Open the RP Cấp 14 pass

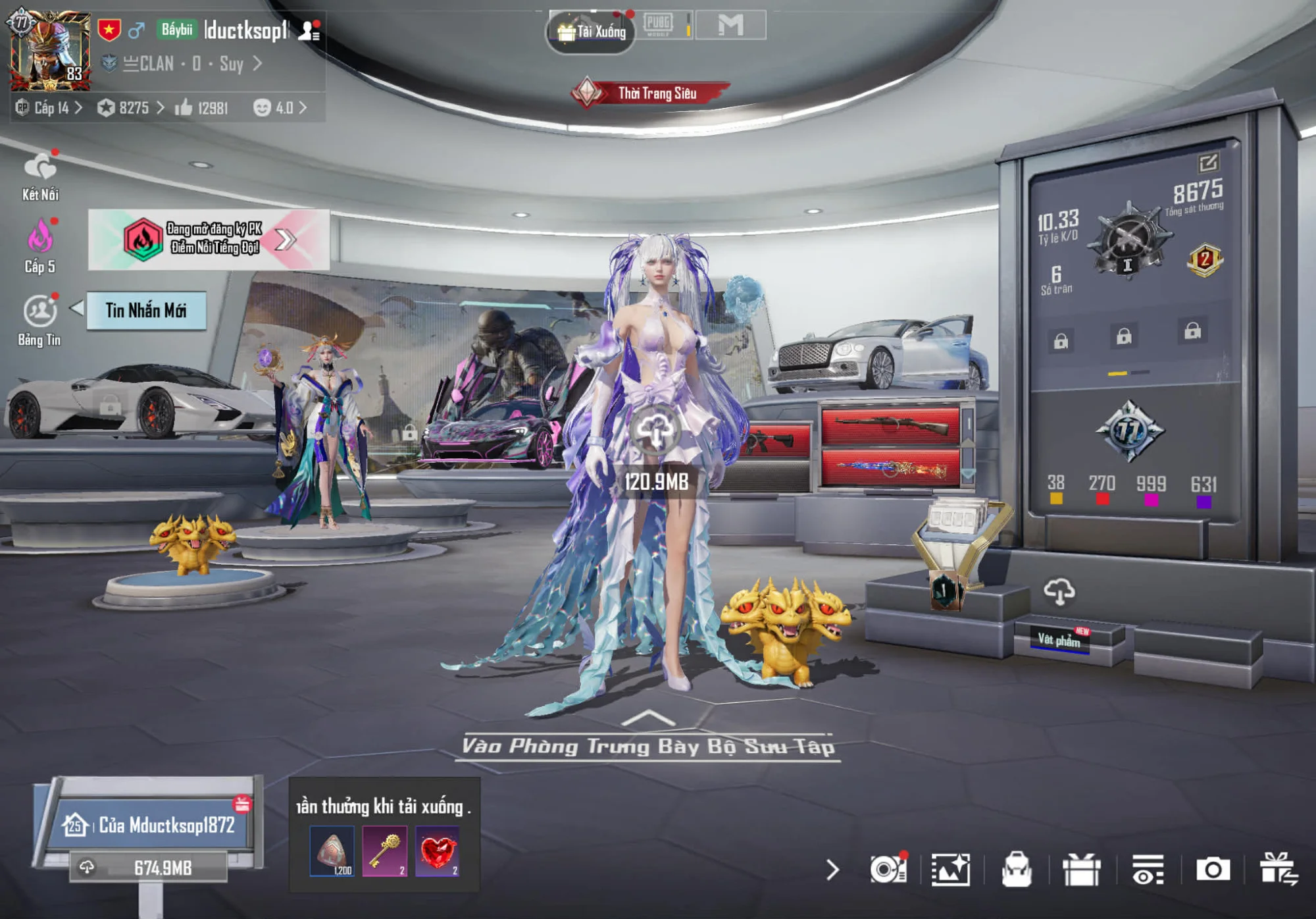pyautogui.click(x=50, y=107)
